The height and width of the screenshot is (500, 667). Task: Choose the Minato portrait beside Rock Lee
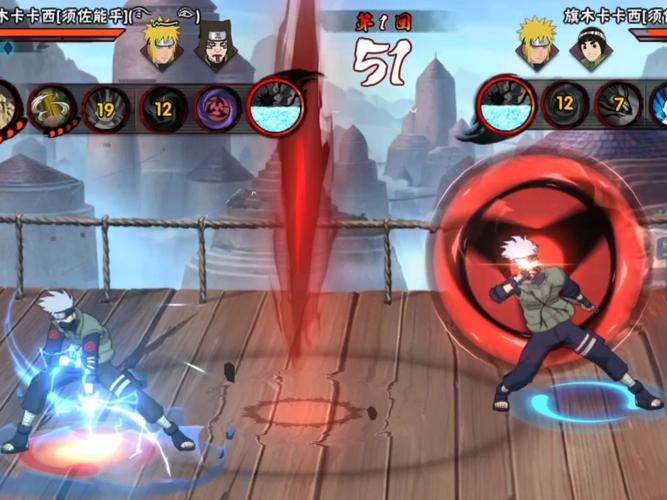537,43
